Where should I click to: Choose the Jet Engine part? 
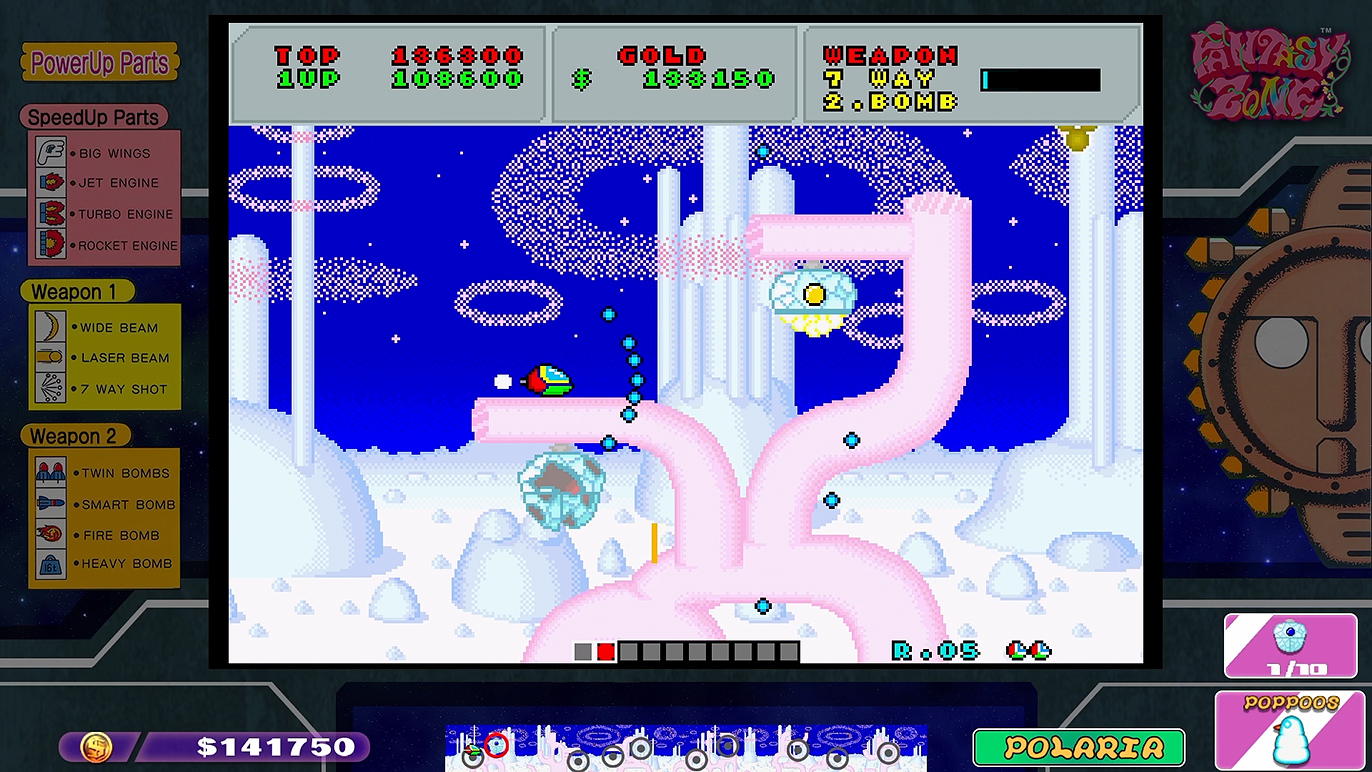click(104, 183)
